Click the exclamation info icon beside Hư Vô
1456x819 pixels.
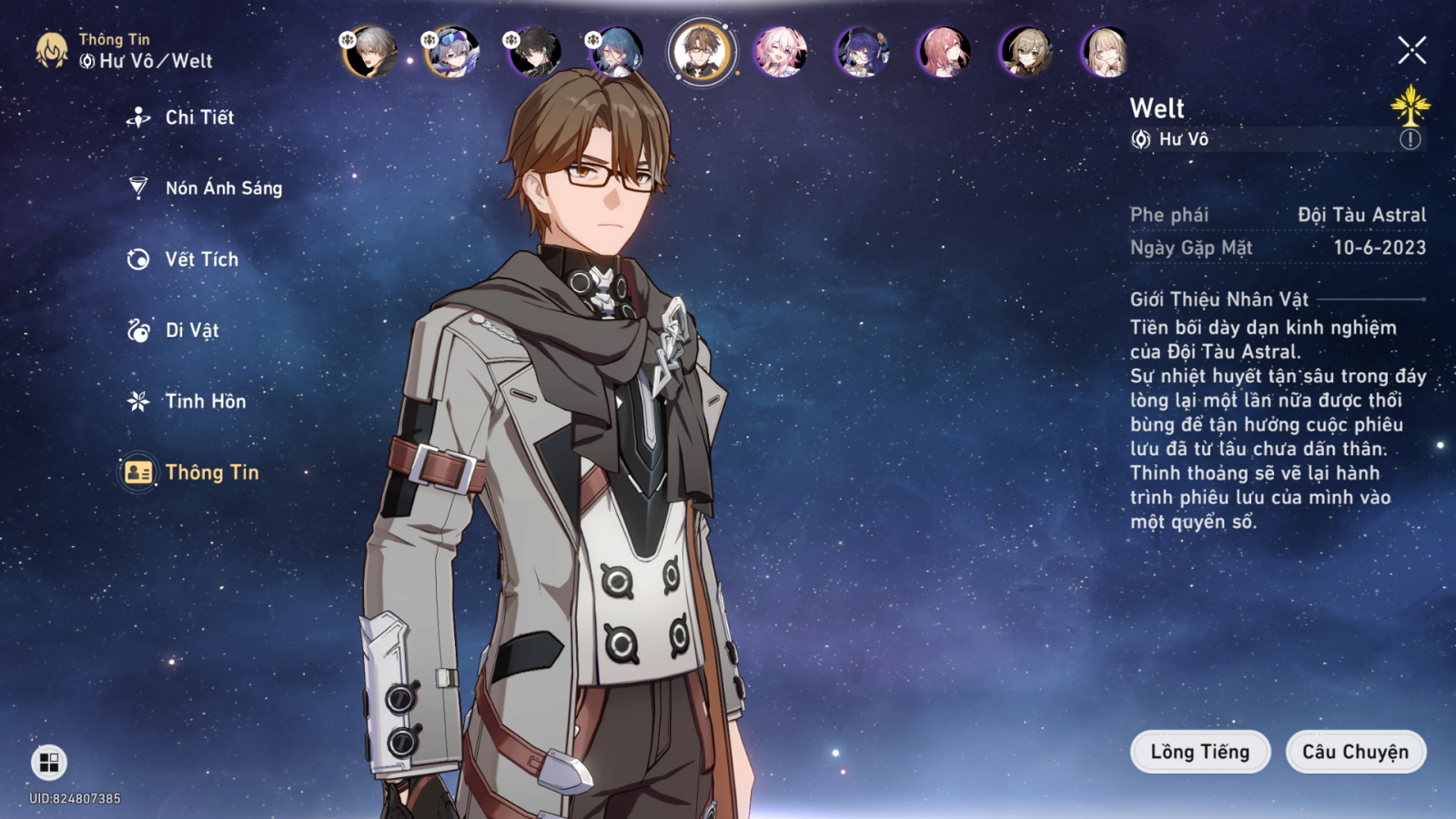pos(1410,139)
